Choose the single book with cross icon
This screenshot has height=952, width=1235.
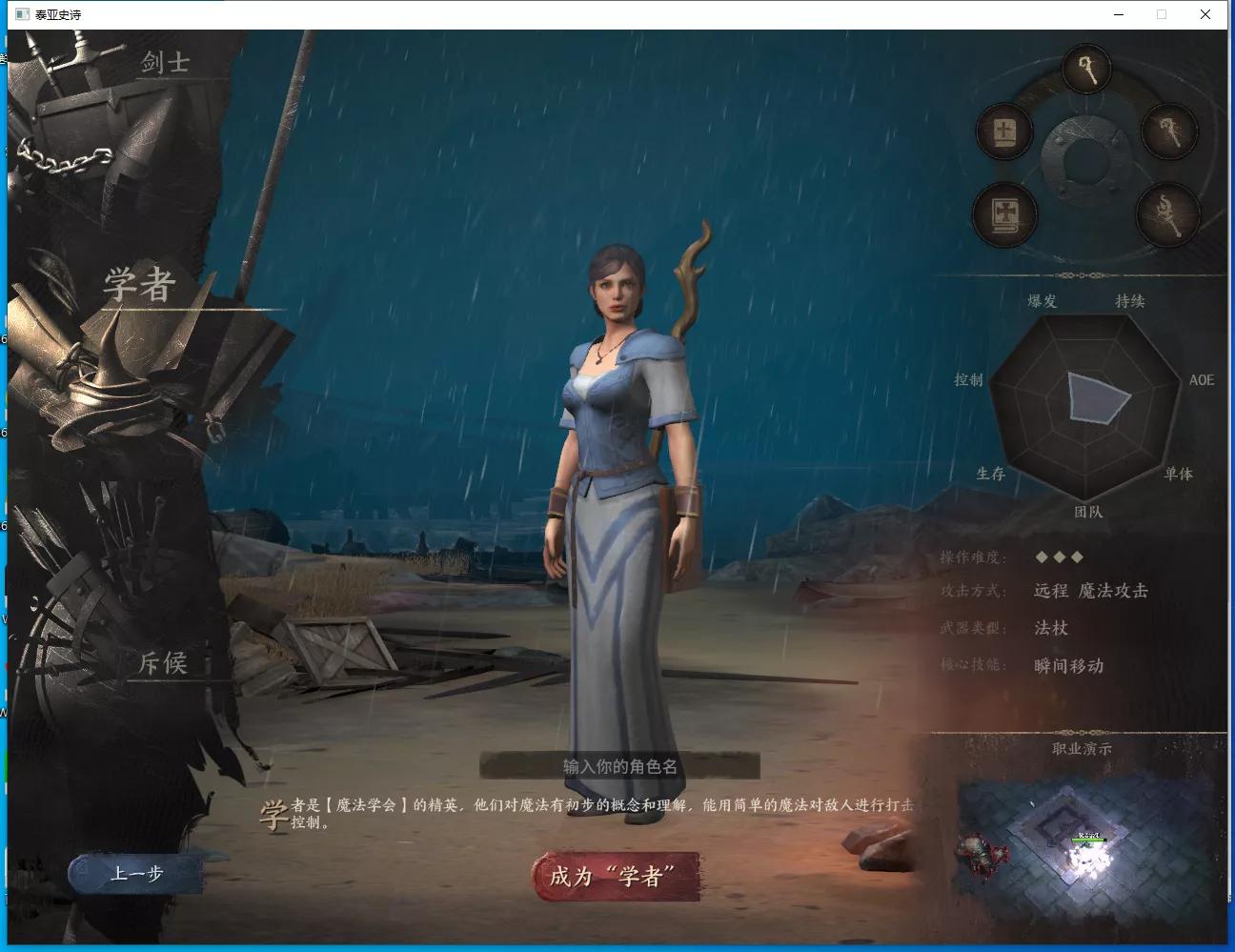pyautogui.click(x=1005, y=132)
